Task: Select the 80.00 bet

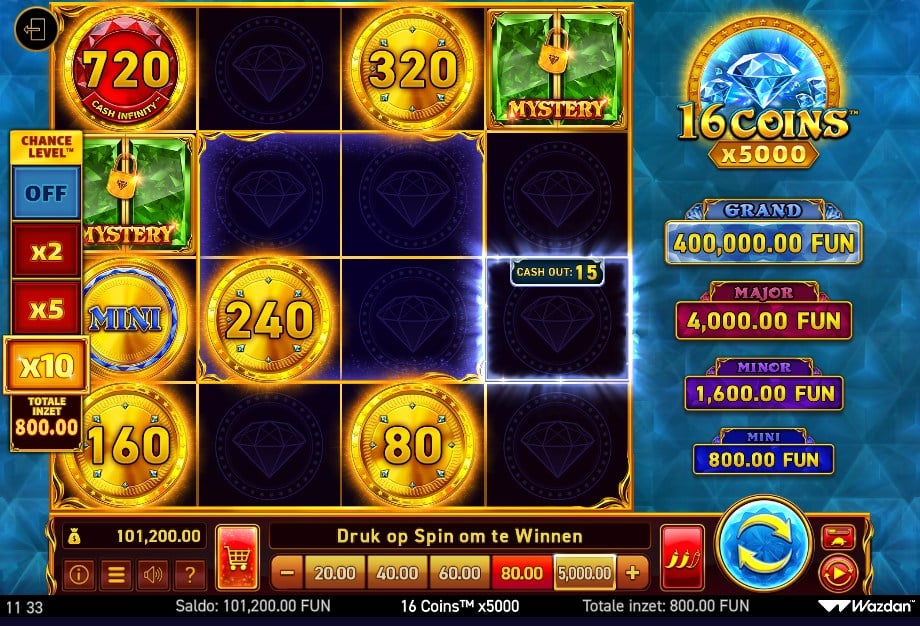Action: pyautogui.click(x=521, y=573)
